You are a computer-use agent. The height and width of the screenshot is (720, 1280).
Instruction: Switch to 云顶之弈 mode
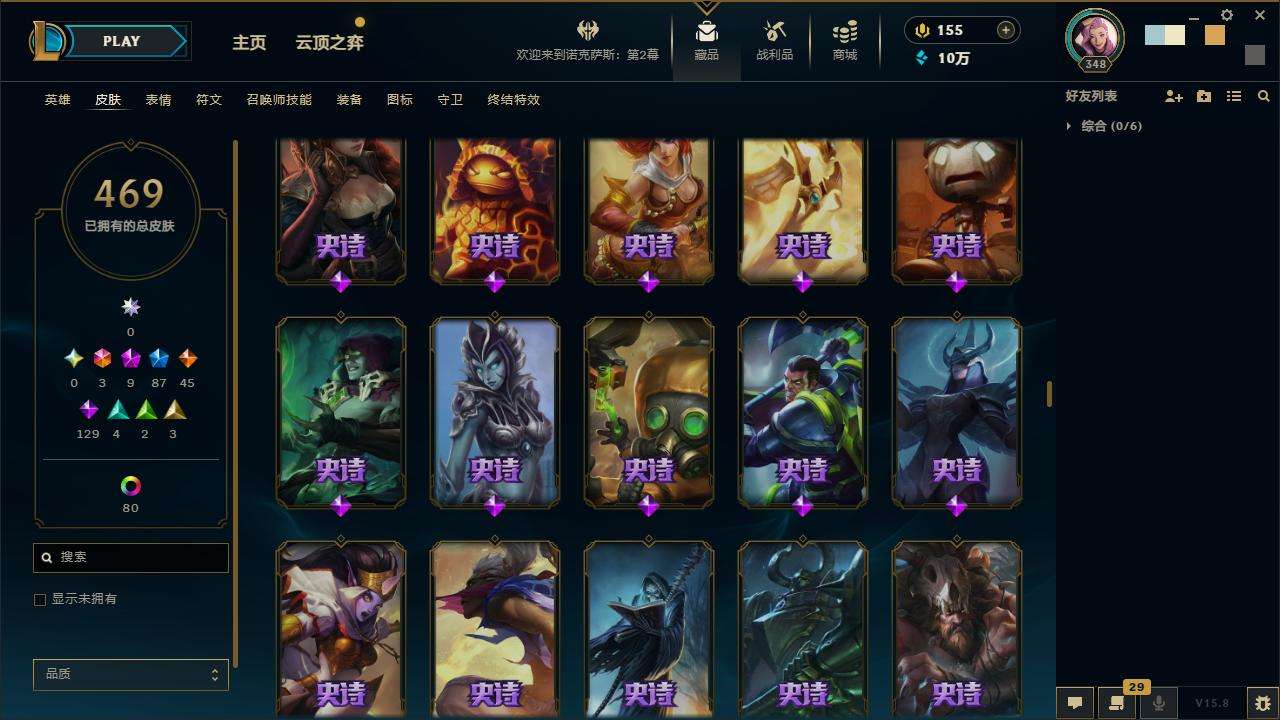coord(329,42)
